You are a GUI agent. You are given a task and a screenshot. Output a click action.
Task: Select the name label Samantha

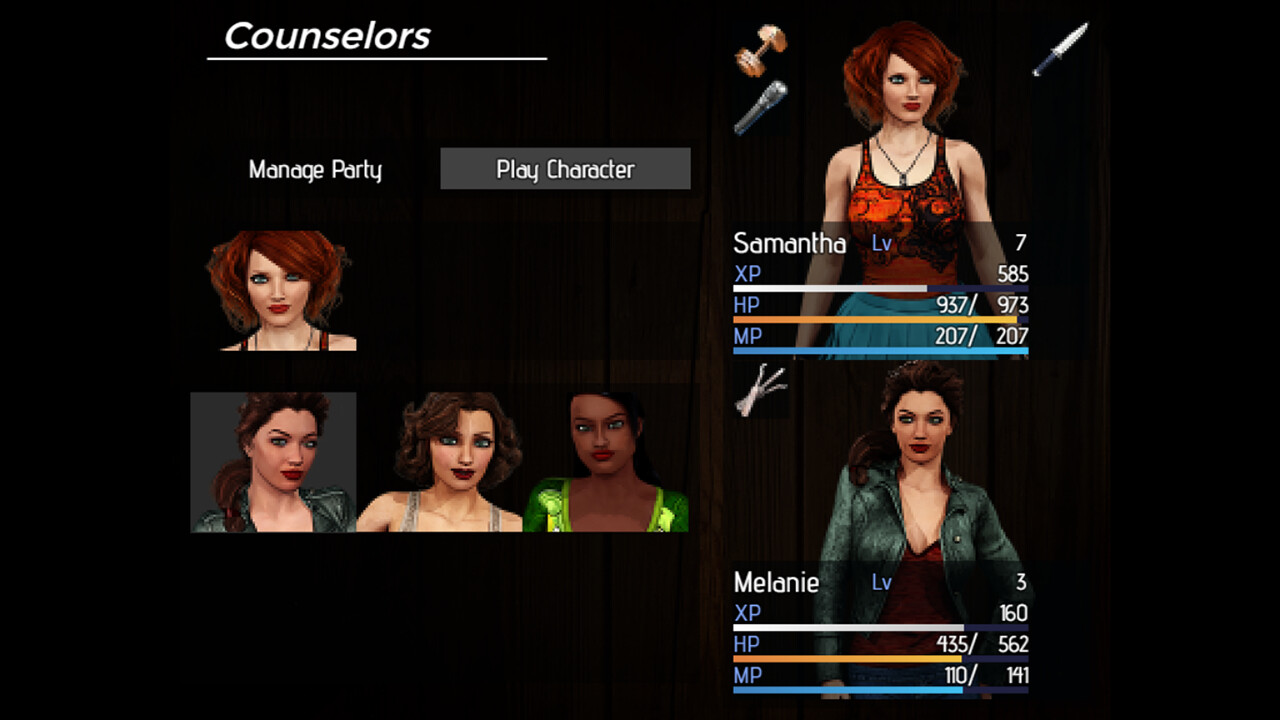point(789,243)
